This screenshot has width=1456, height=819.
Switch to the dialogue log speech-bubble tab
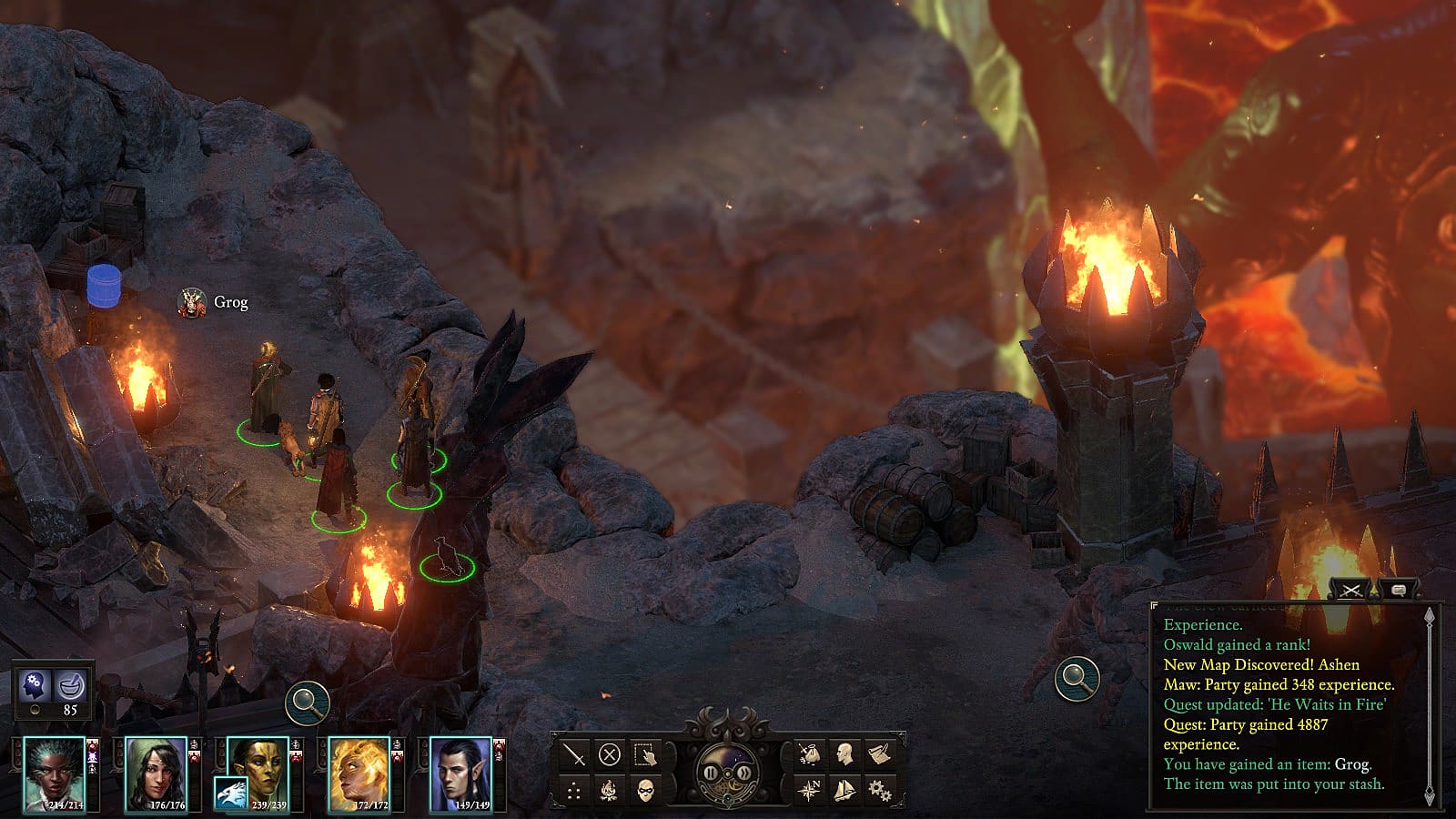coord(1399,591)
